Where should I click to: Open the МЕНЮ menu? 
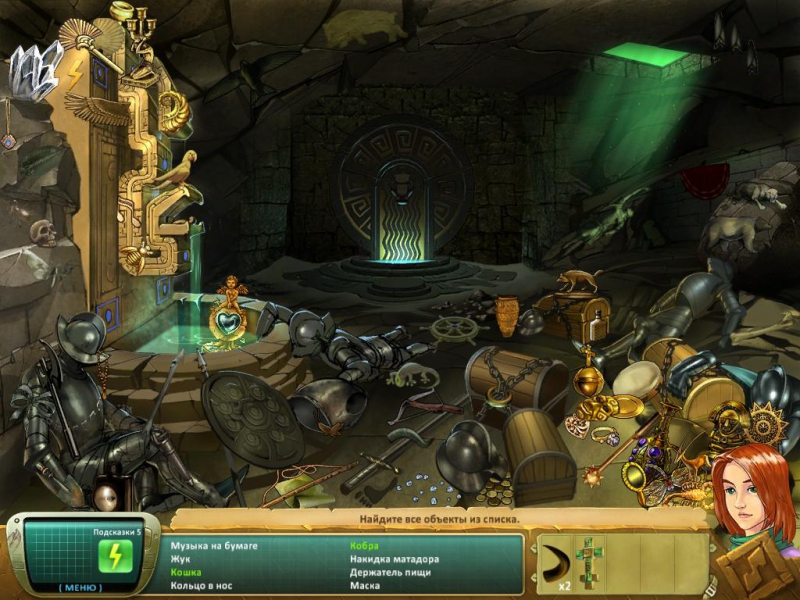point(79,586)
